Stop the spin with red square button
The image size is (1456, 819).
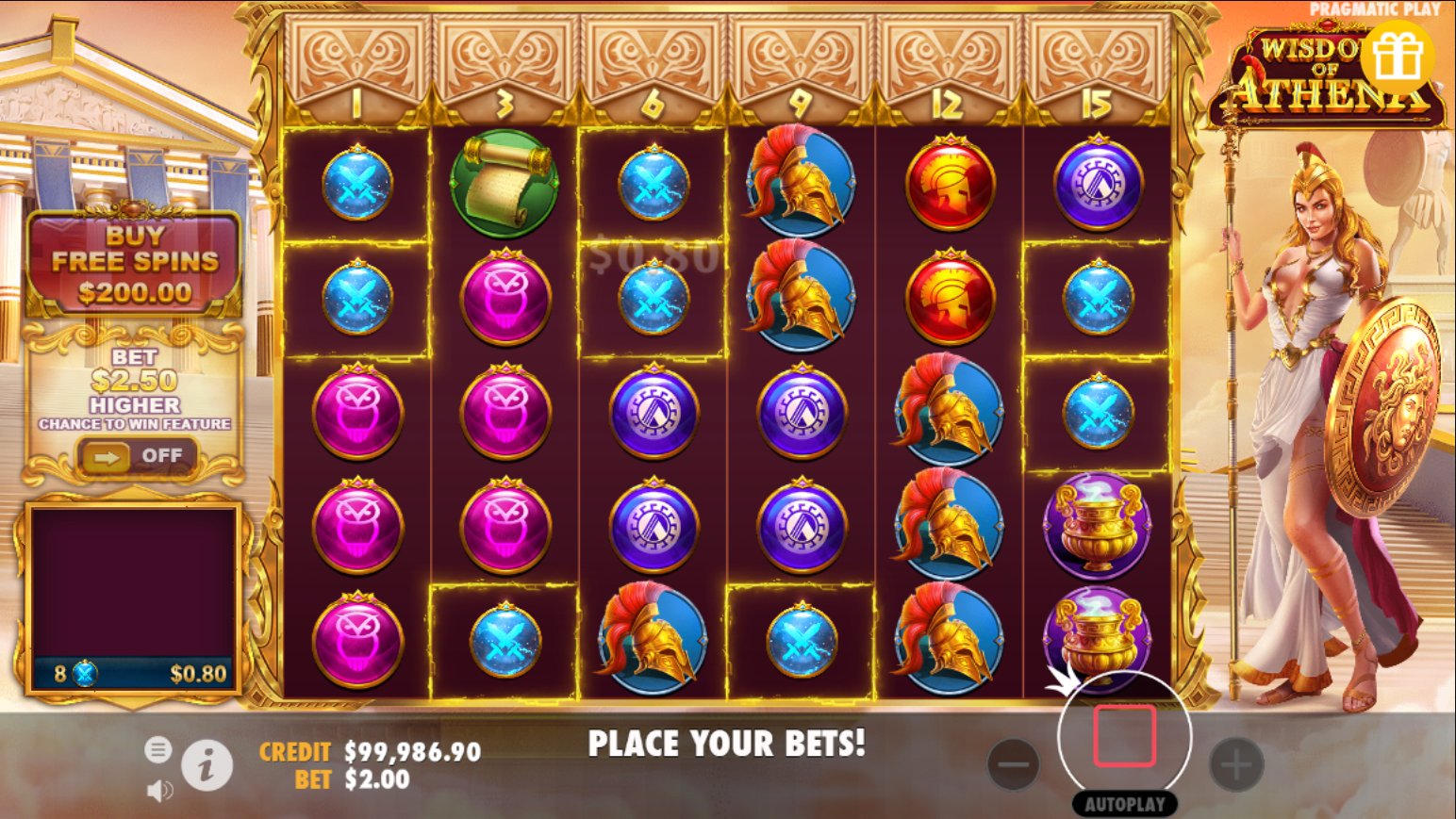(x=1124, y=736)
